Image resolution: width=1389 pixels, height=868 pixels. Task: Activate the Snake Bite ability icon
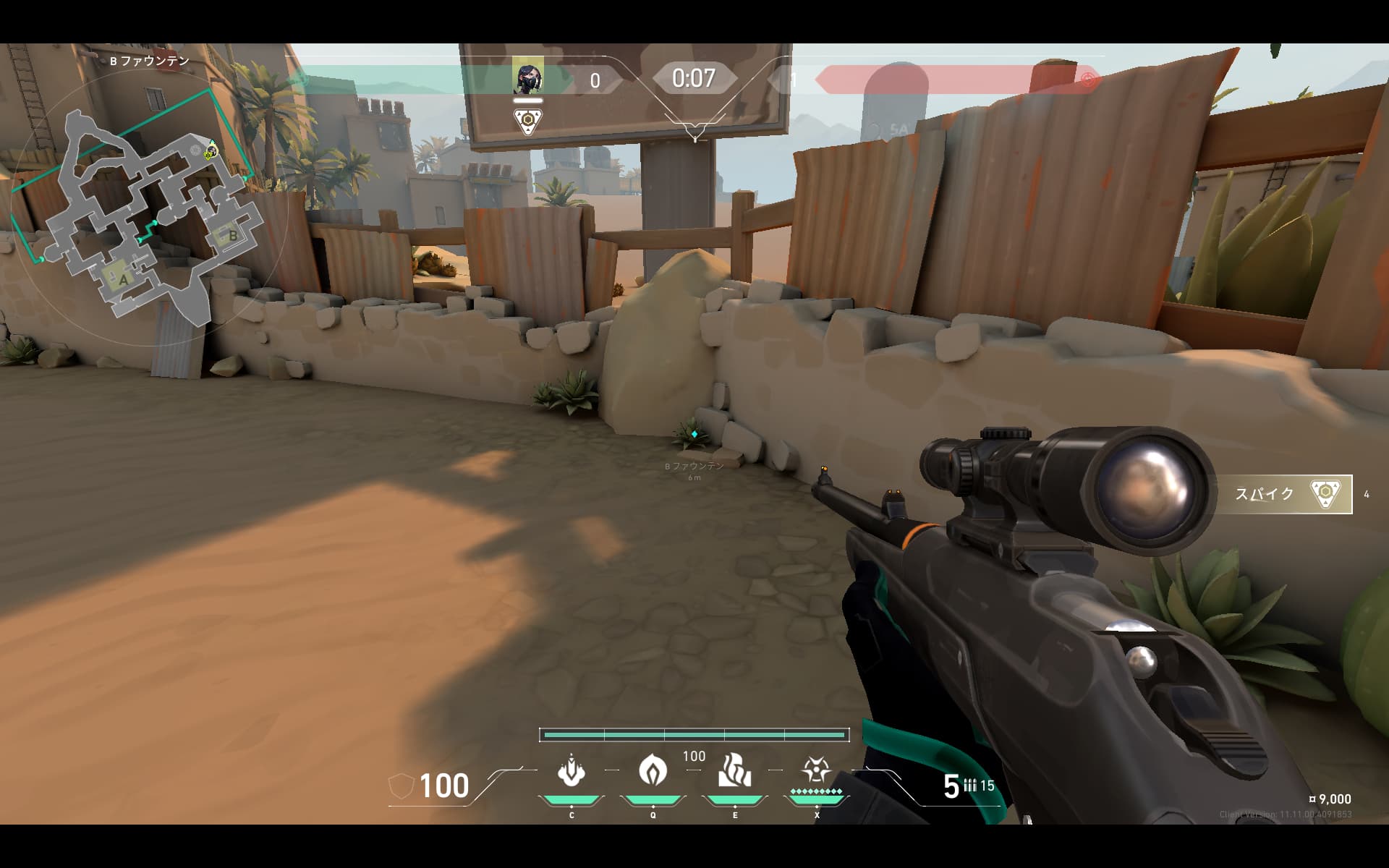pyautogui.click(x=572, y=771)
